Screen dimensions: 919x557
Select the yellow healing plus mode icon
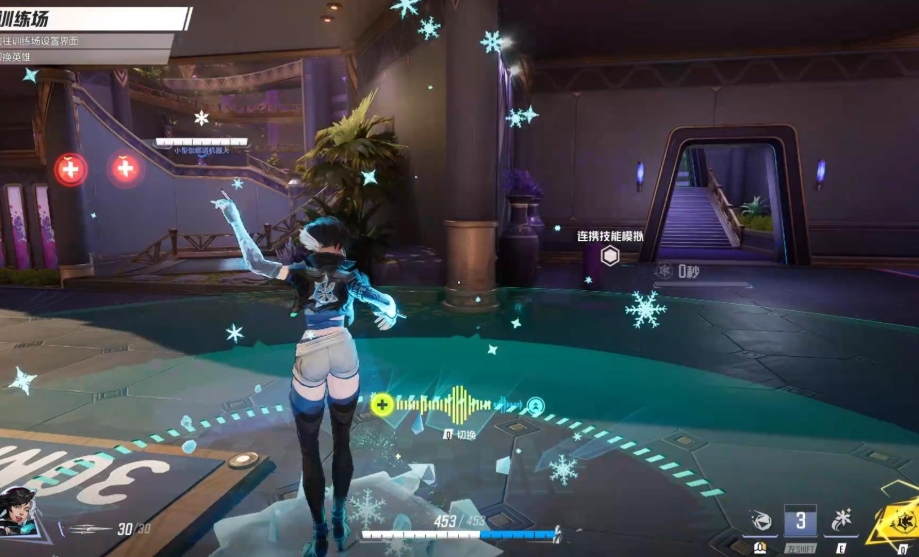pyautogui.click(x=381, y=405)
